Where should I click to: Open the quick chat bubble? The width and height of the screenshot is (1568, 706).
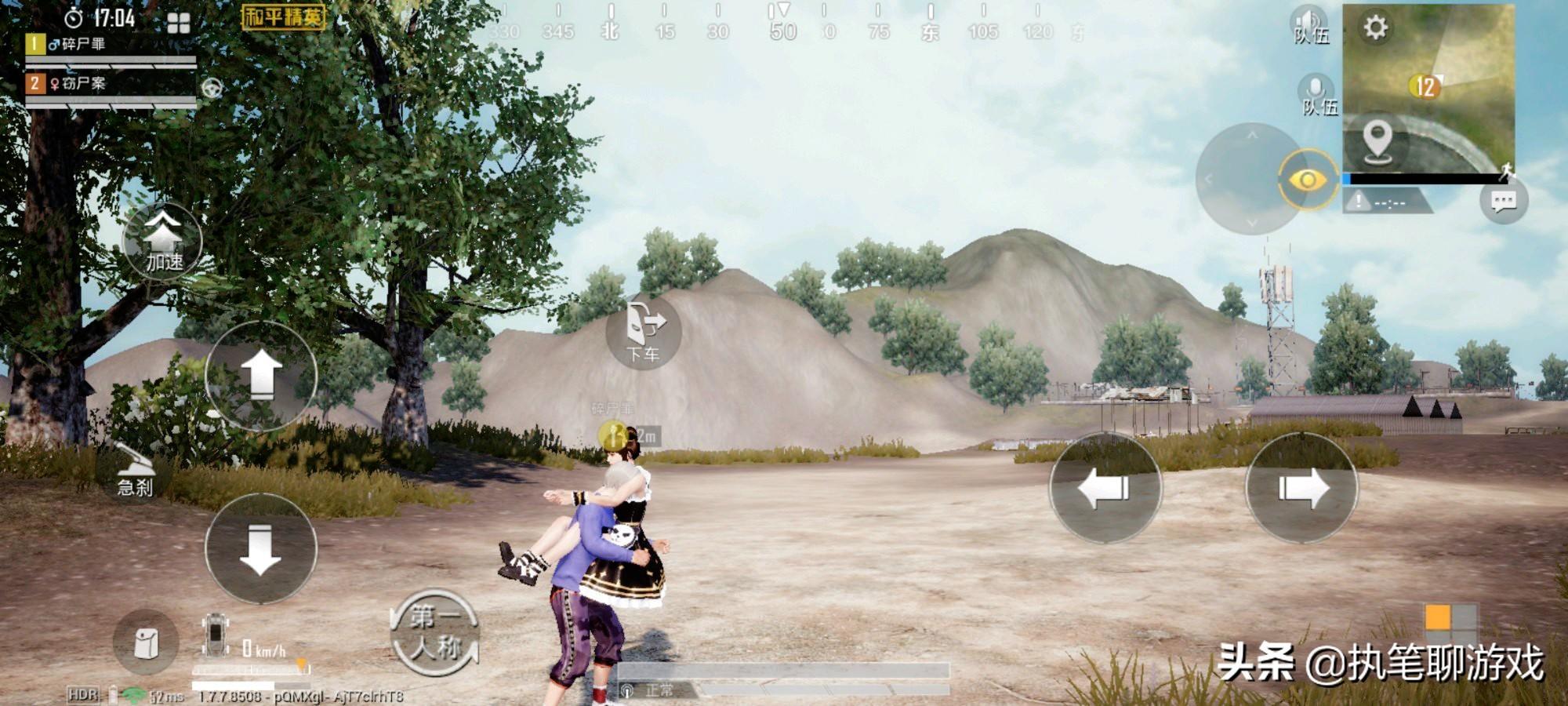pos(1503,202)
